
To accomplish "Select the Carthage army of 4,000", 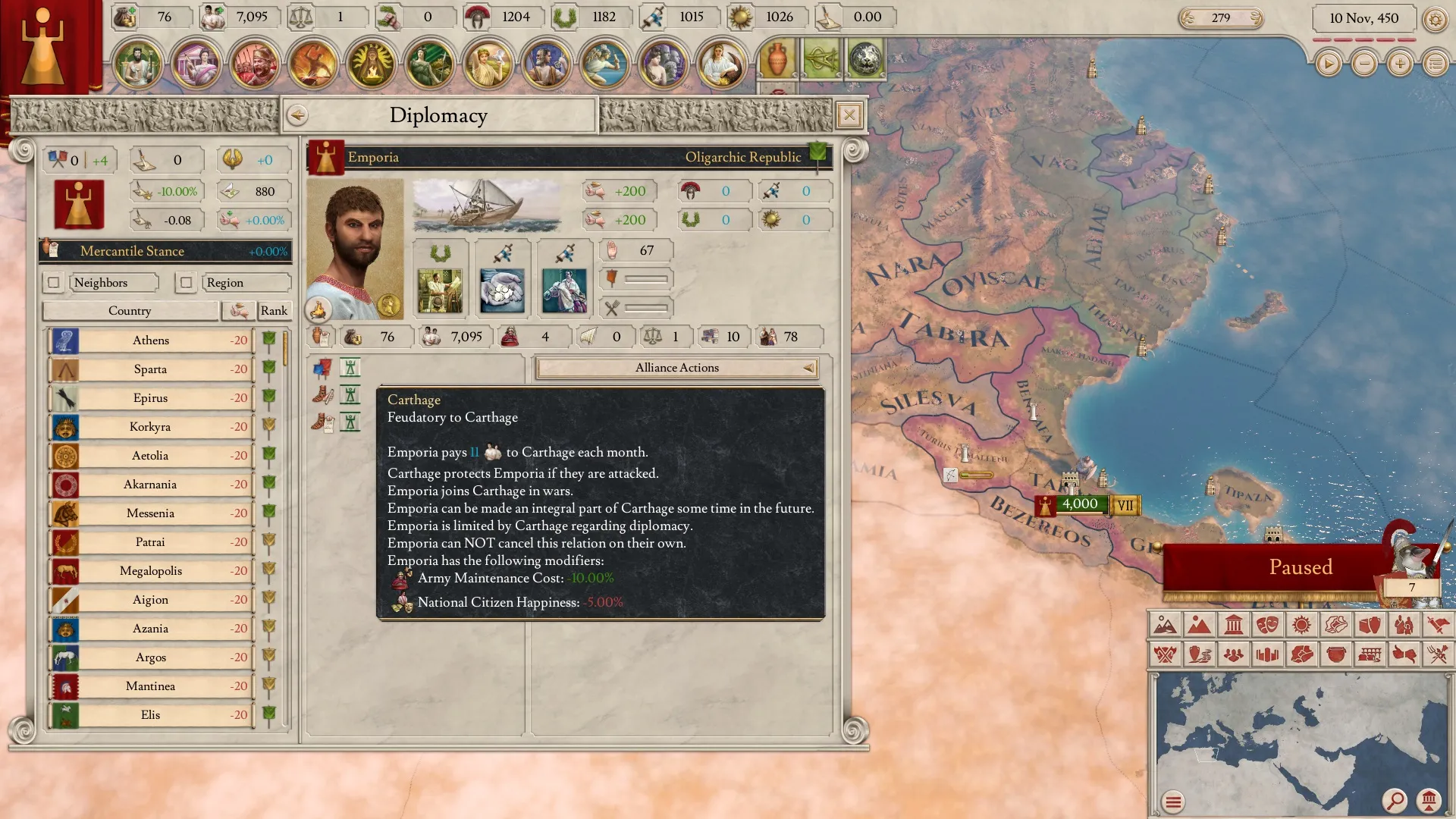I will (1079, 504).
